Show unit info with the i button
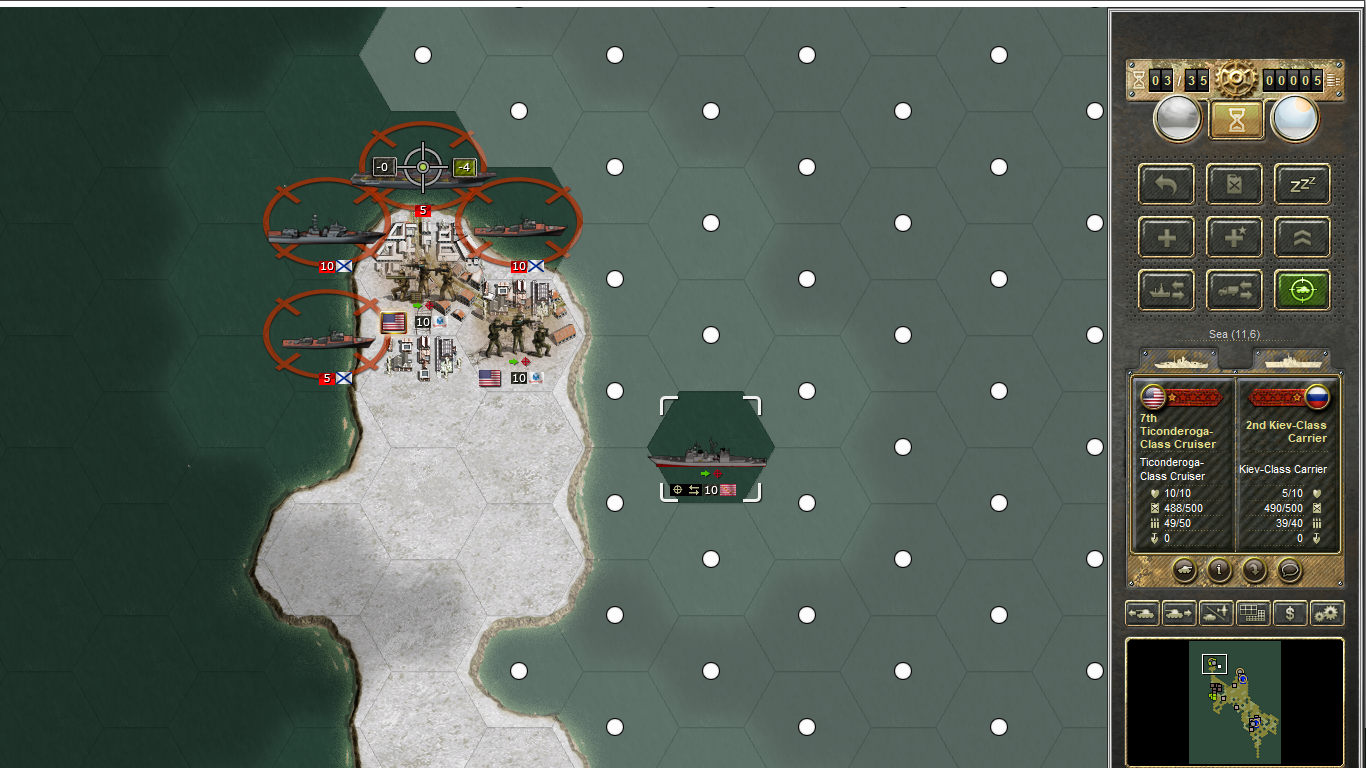Viewport: 1366px width, 768px height. click(x=1219, y=570)
